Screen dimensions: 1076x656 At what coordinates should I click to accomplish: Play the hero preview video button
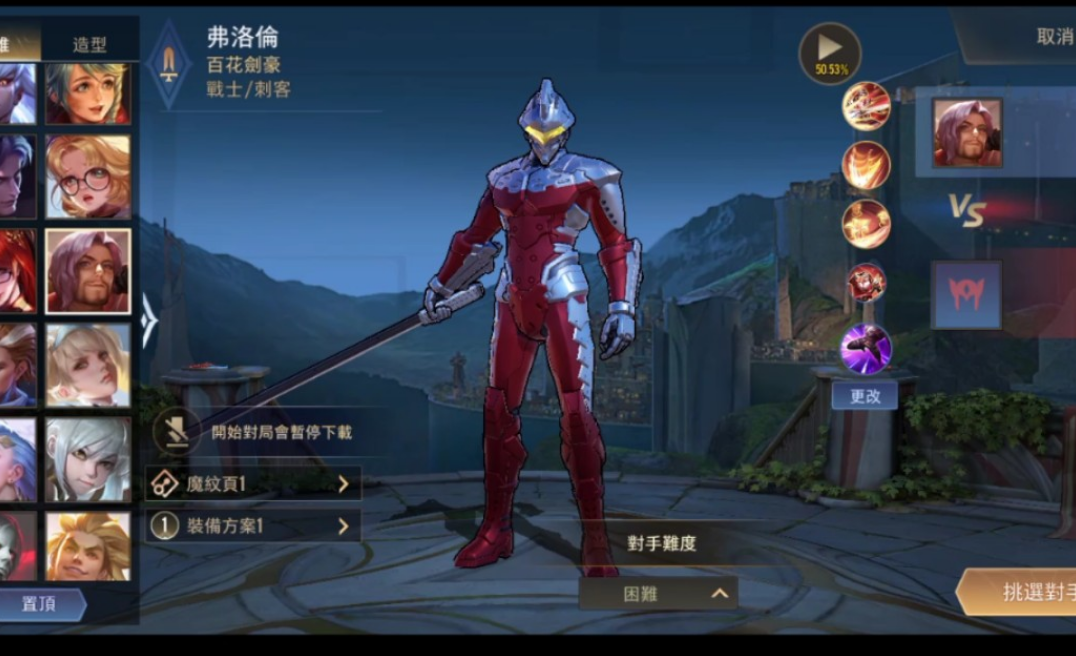pos(830,52)
